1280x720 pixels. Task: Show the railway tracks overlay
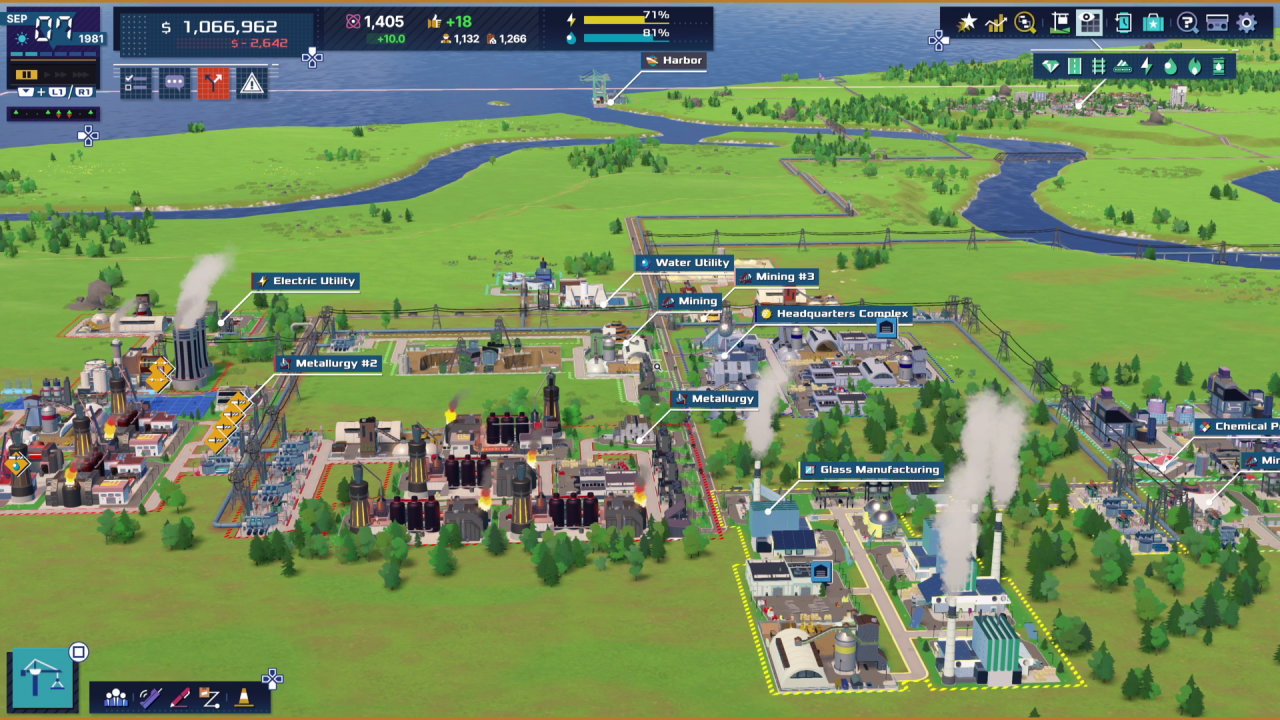tap(1098, 67)
